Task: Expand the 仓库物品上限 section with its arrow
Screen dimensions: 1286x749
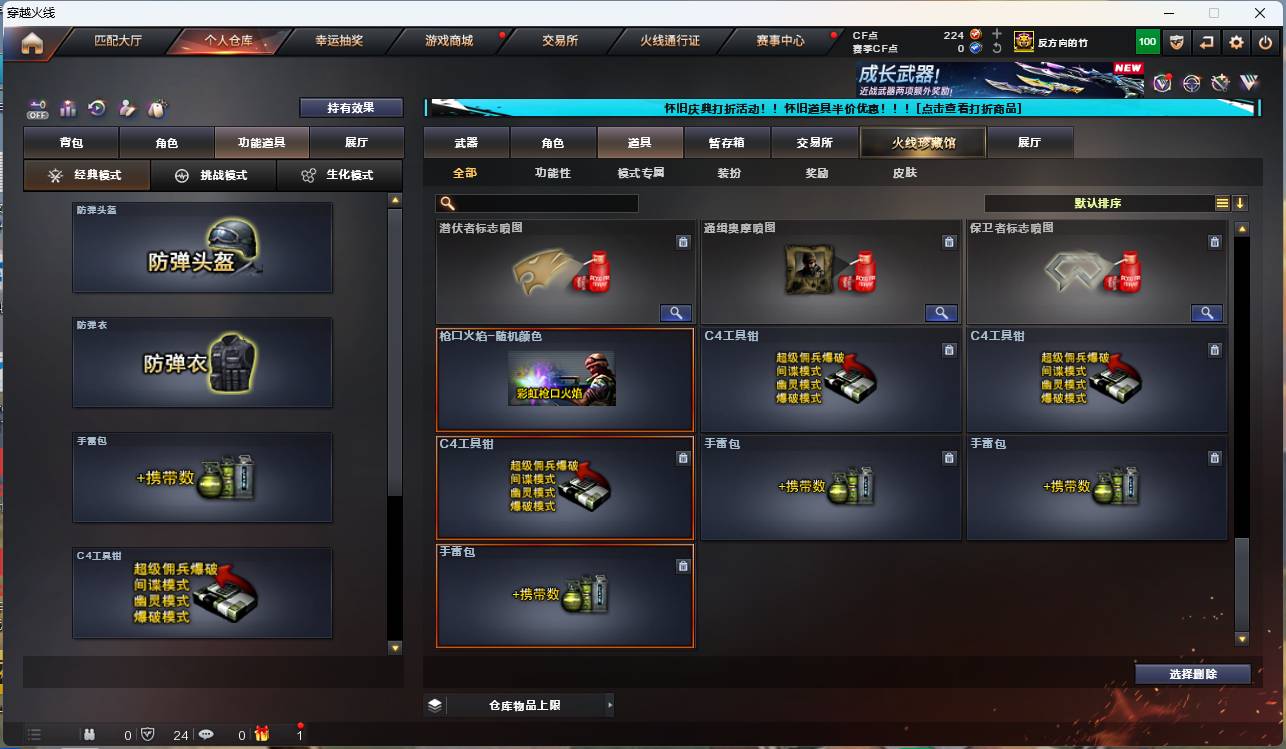Action: pos(610,704)
